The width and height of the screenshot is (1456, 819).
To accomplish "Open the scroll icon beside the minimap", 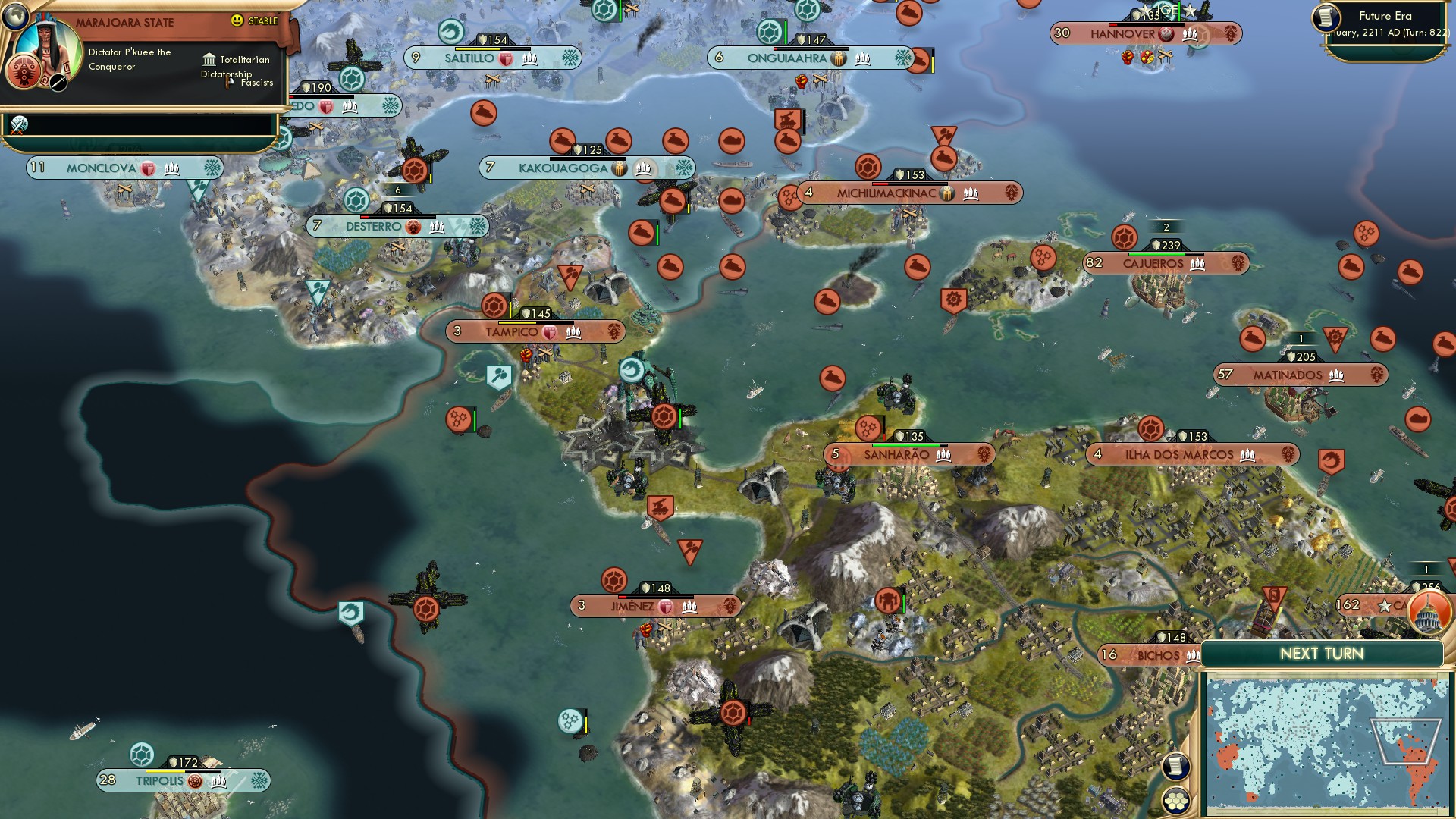I will click(1175, 766).
